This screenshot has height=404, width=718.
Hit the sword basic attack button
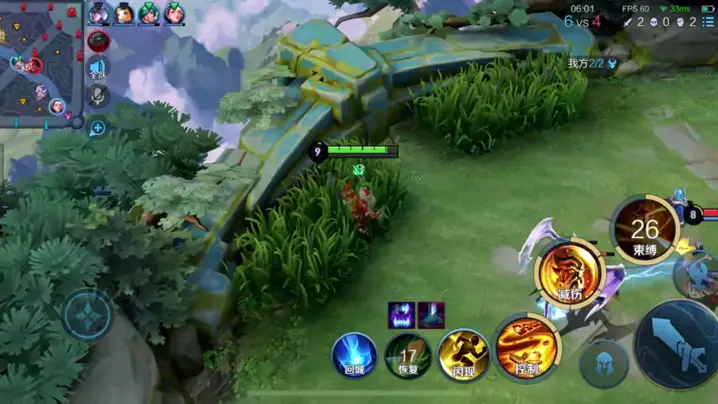(681, 344)
